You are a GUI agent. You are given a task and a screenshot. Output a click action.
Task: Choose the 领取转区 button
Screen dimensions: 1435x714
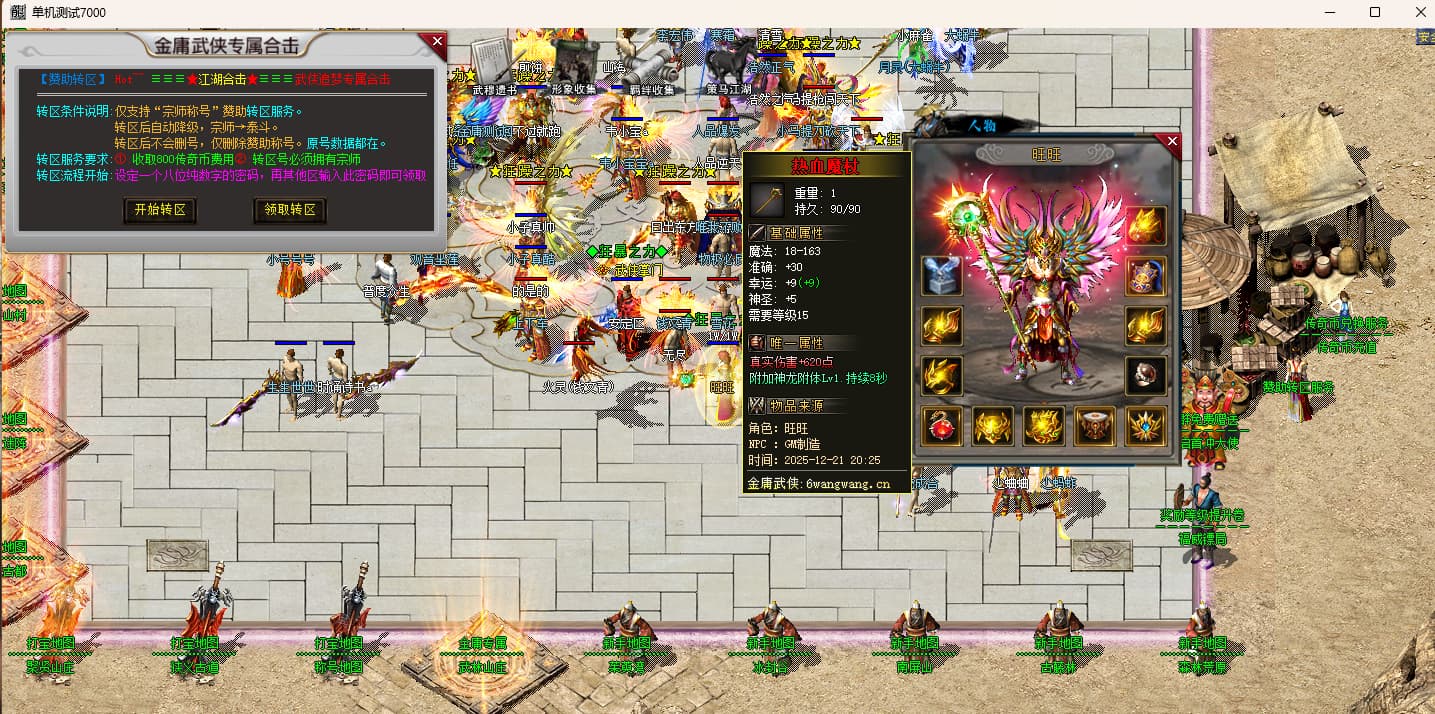[x=290, y=210]
